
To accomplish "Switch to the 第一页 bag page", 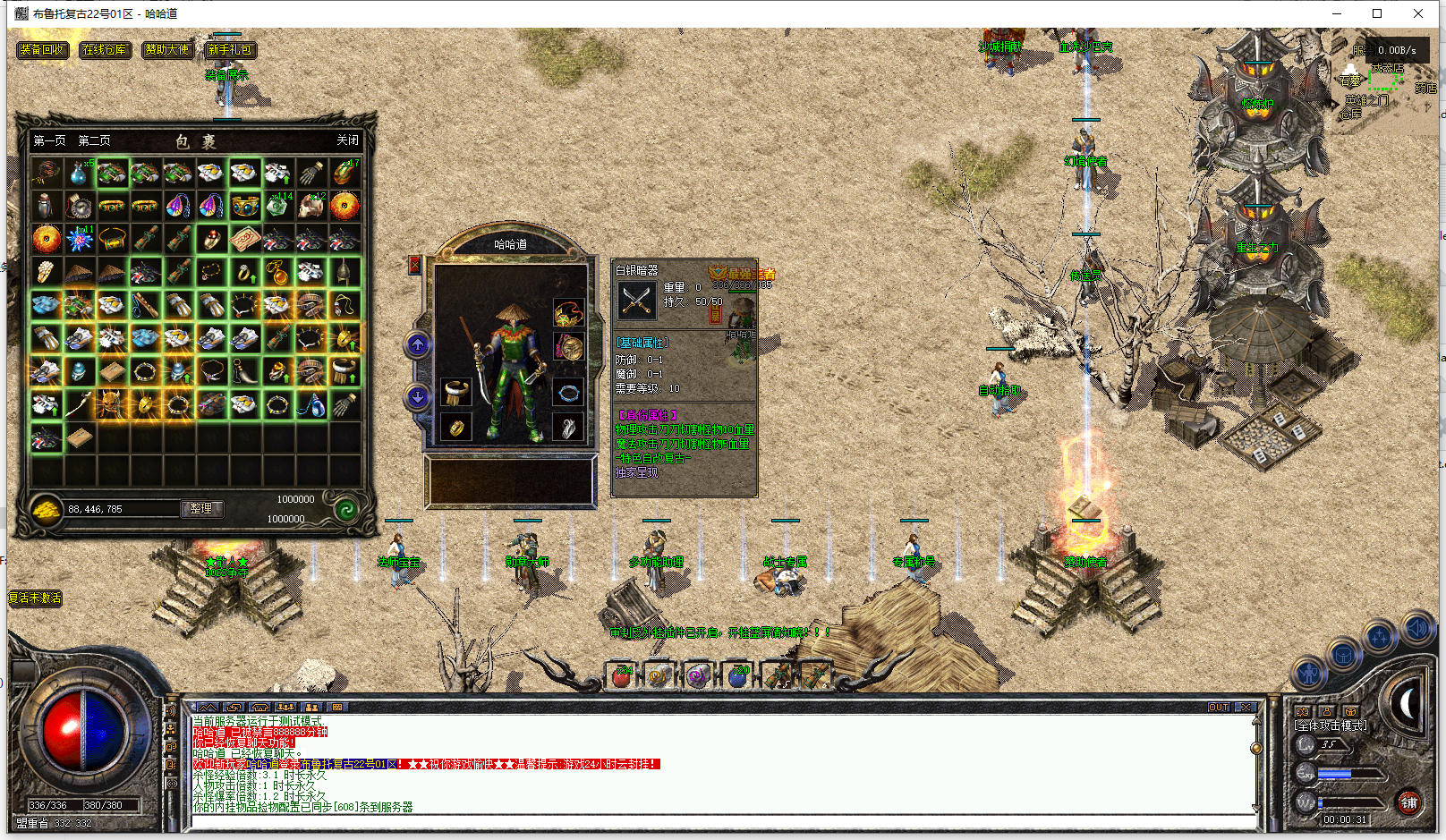I will coord(49,140).
